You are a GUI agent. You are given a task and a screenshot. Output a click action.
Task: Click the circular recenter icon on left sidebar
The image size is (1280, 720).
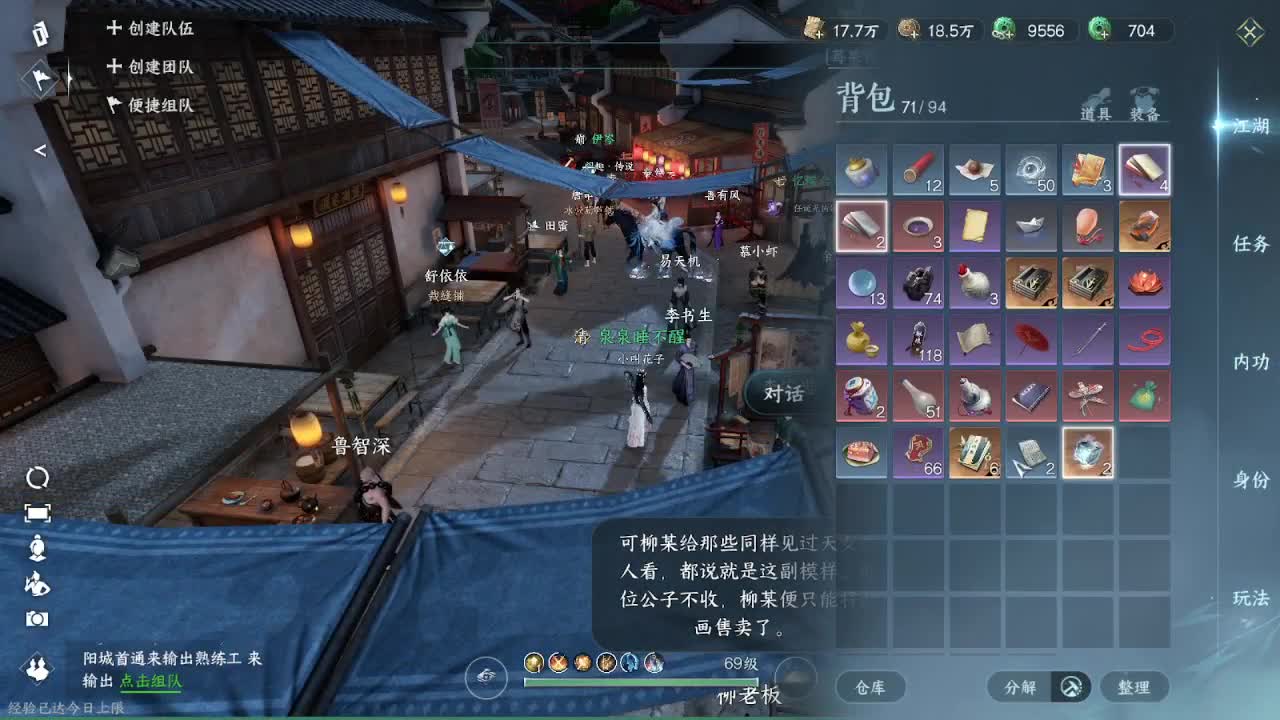click(38, 478)
